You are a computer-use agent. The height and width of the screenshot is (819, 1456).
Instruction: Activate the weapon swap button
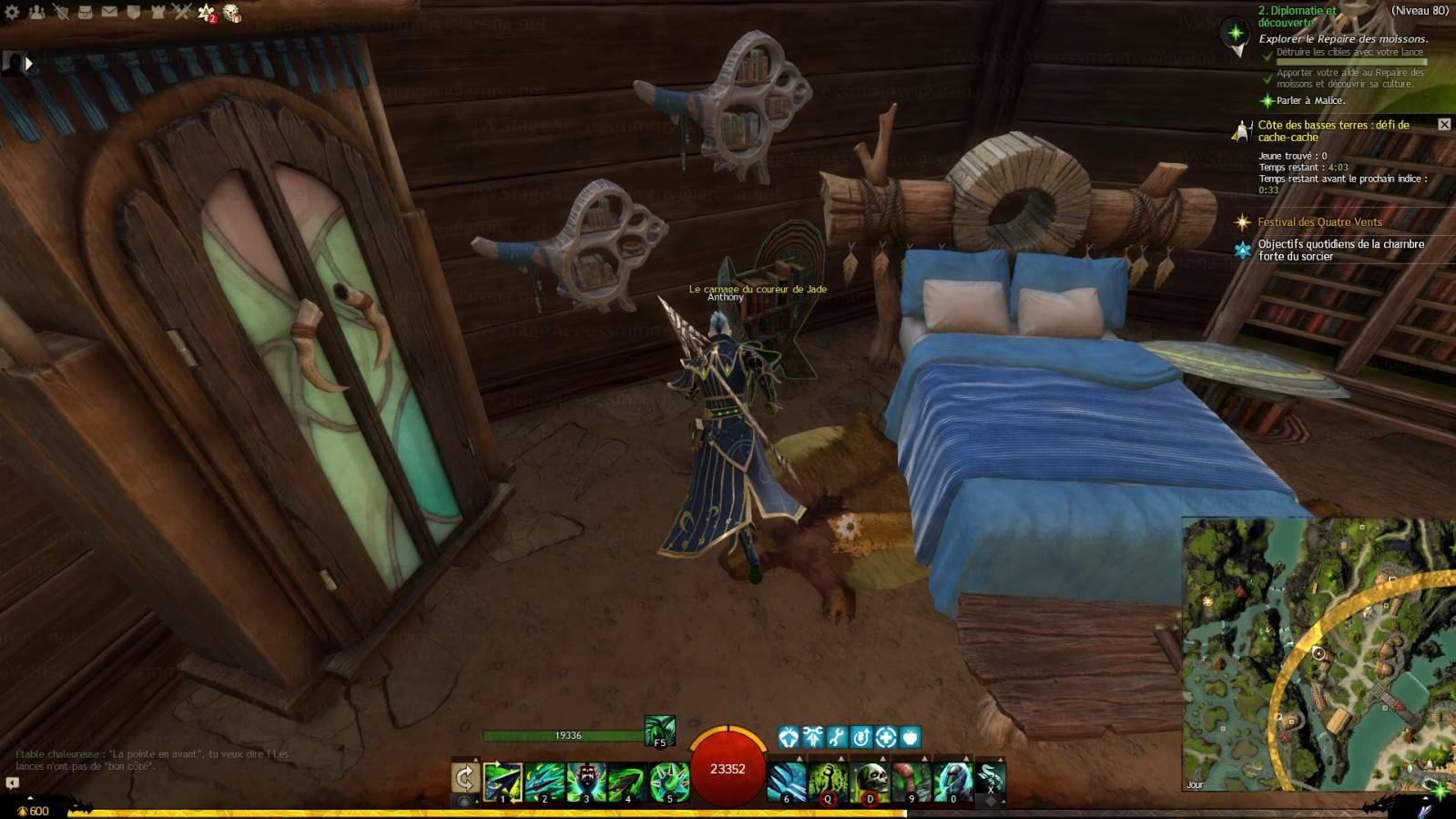[x=464, y=778]
